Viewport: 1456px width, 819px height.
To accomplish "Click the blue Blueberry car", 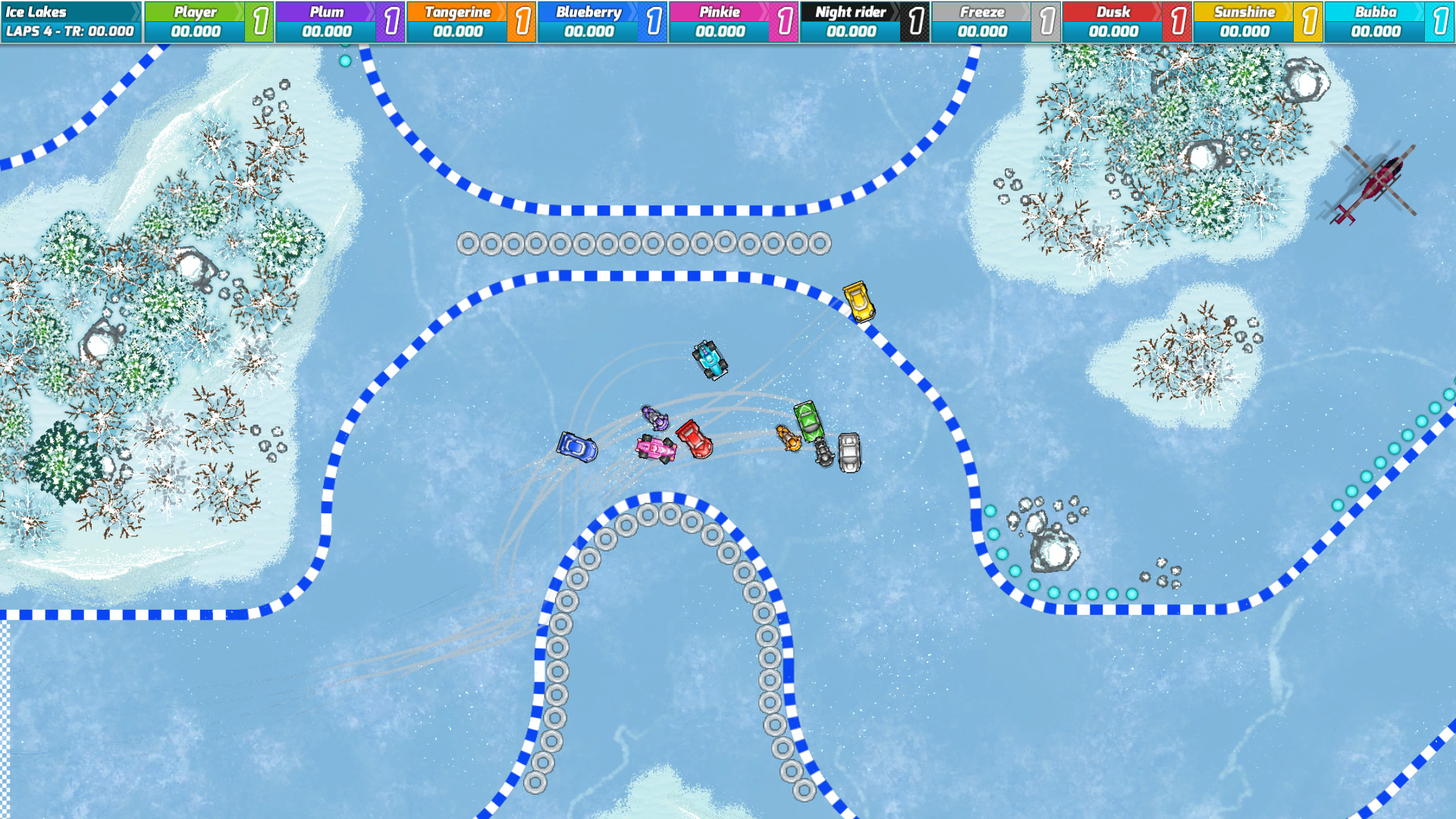I will (578, 448).
